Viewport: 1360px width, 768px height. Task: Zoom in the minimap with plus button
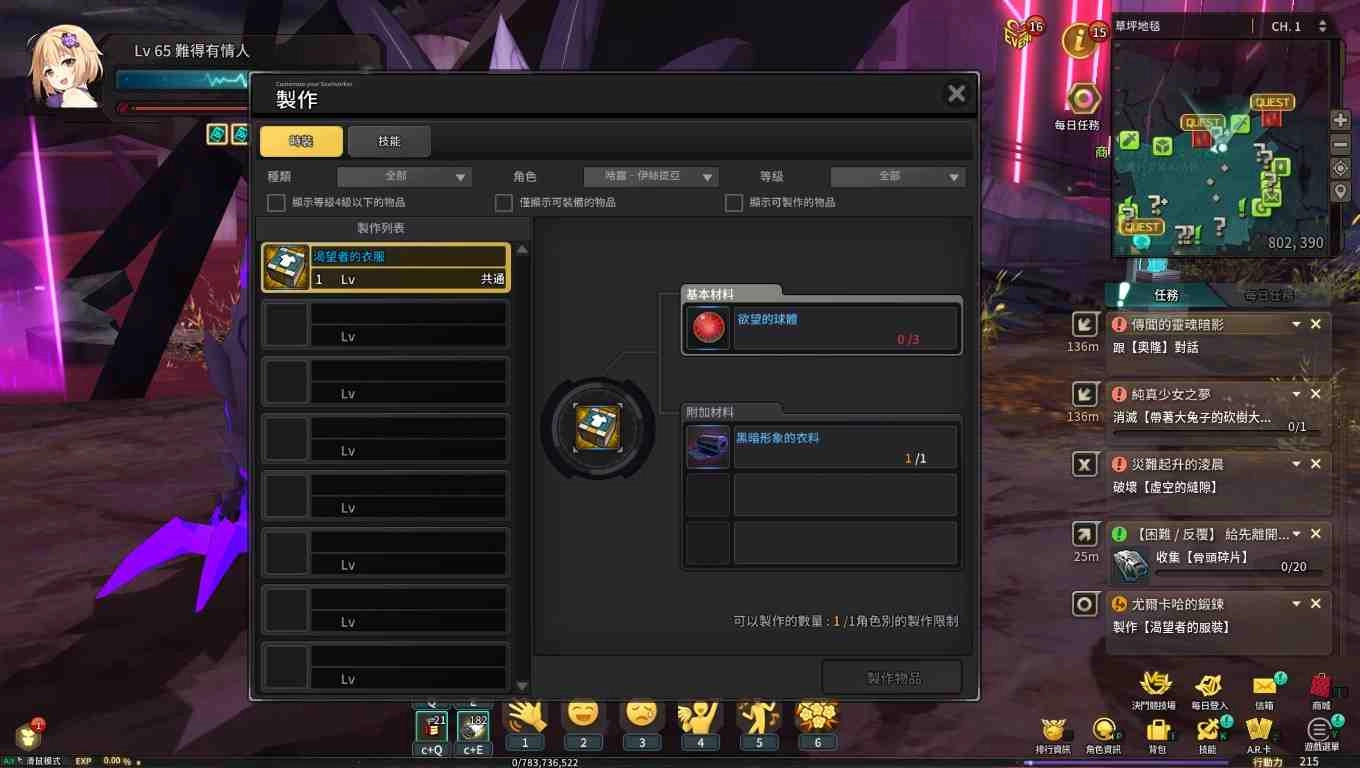(1340, 119)
